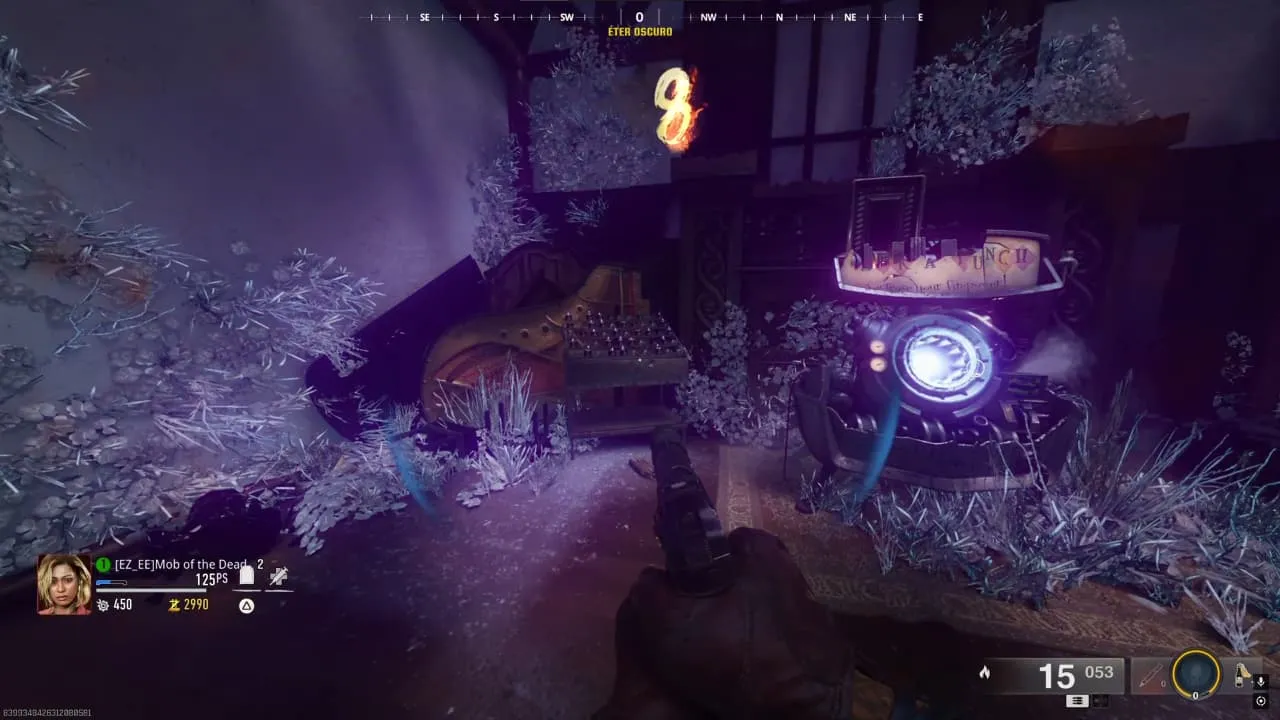The height and width of the screenshot is (720, 1280).
Task: Select the Molotov cocktail lethal slot
Action: click(1244, 674)
